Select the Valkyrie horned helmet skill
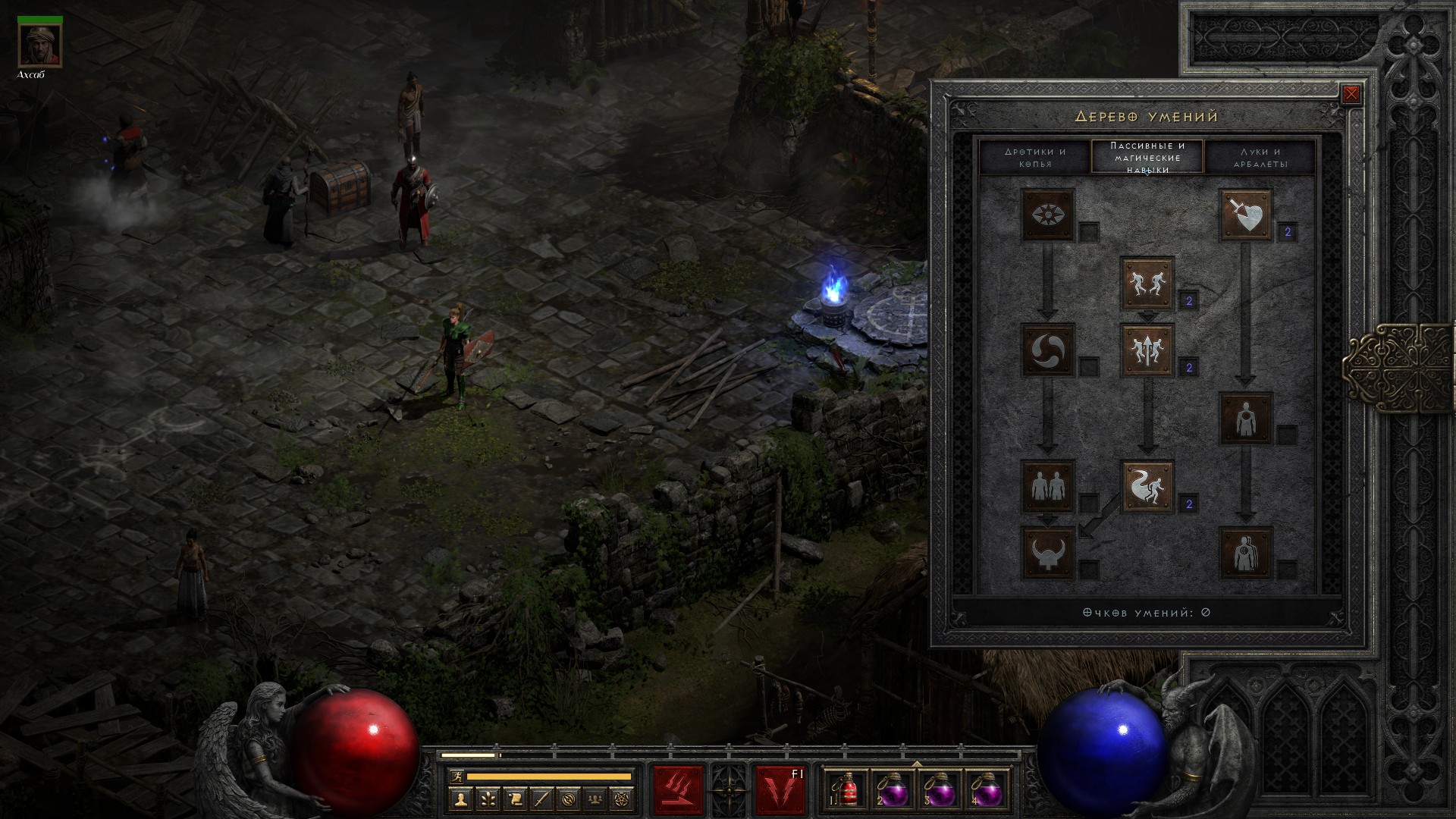Screen dimensions: 1456x819 (1048, 553)
